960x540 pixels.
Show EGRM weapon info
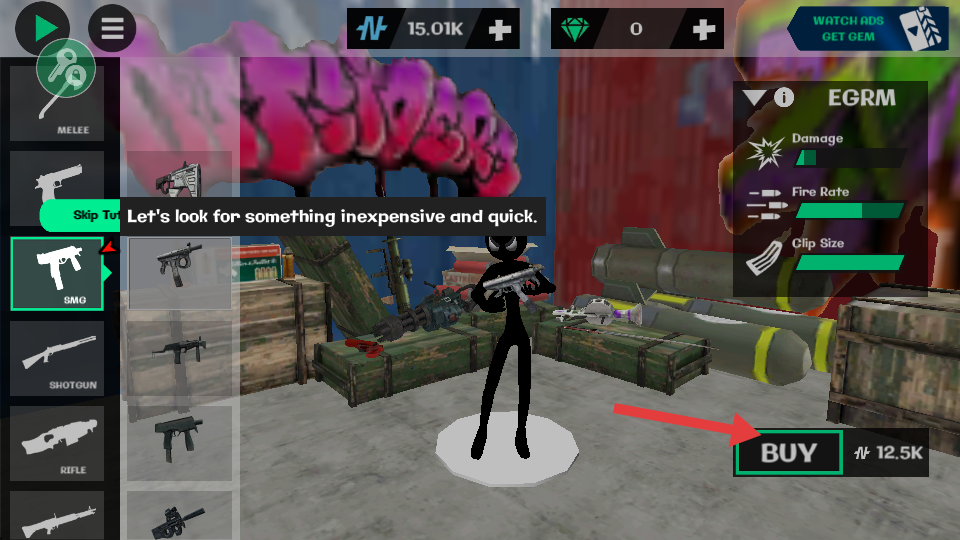tap(784, 98)
